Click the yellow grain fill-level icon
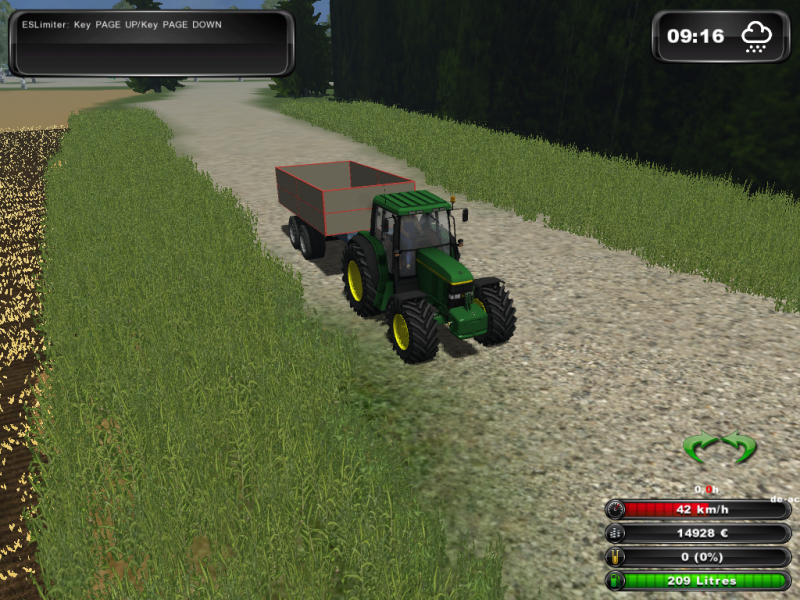This screenshot has width=800, height=600. coord(615,557)
